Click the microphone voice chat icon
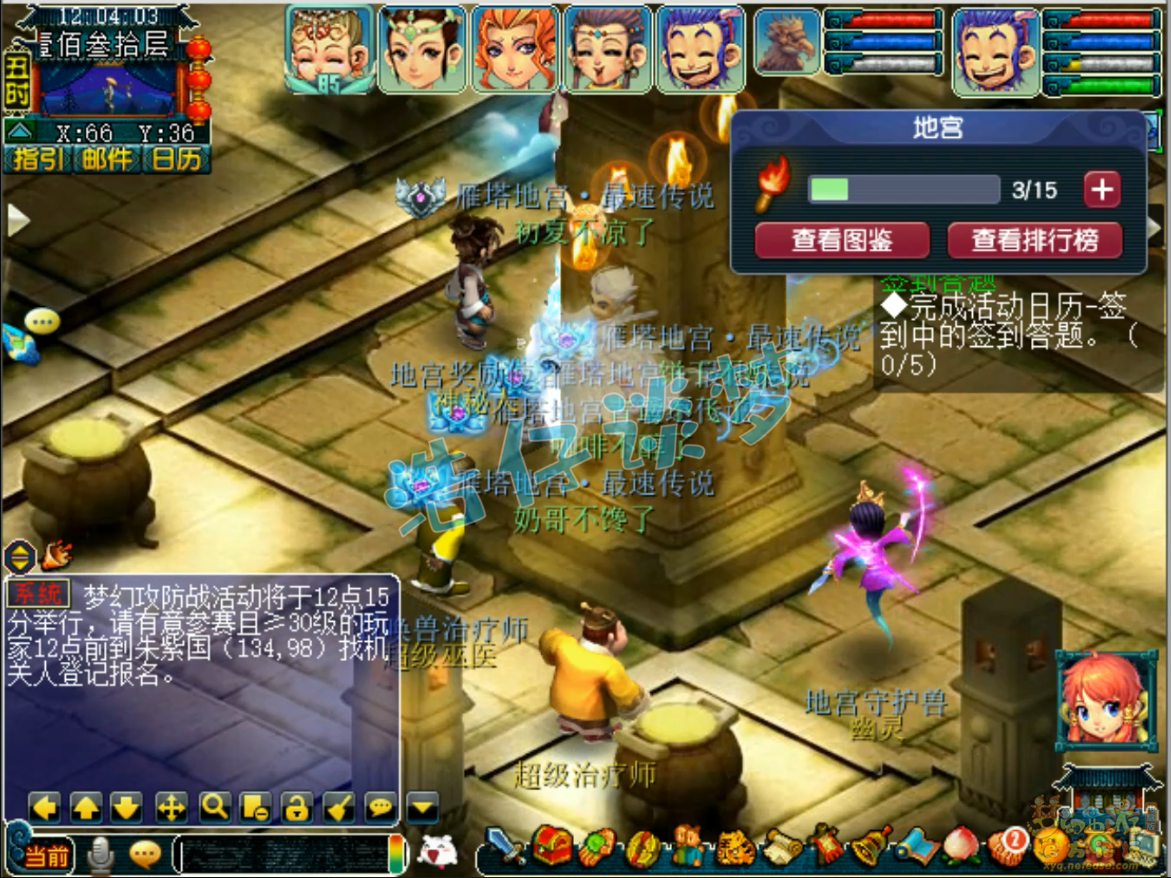1171x878 pixels. (x=100, y=853)
